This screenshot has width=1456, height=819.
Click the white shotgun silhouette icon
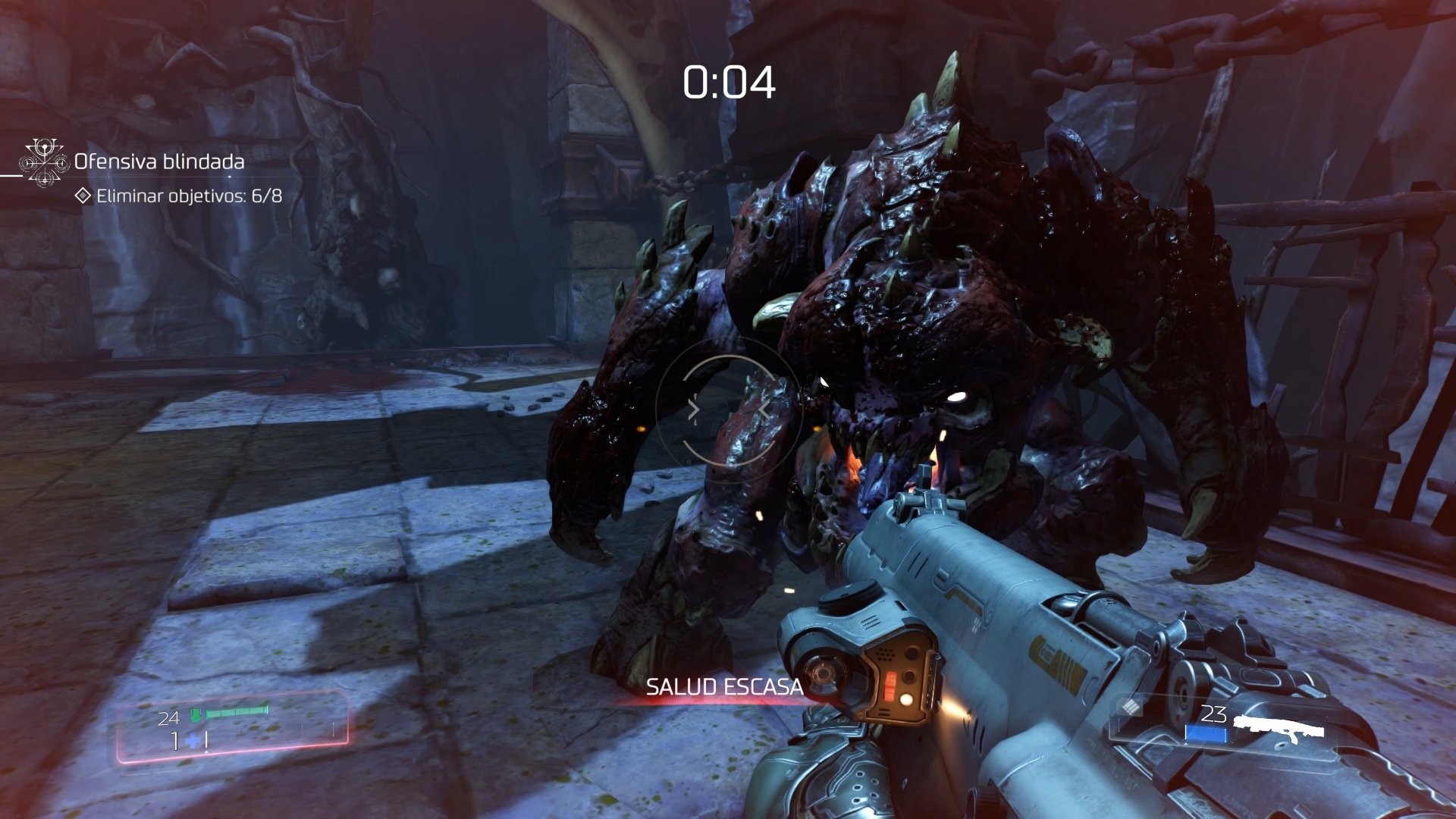1279,728
